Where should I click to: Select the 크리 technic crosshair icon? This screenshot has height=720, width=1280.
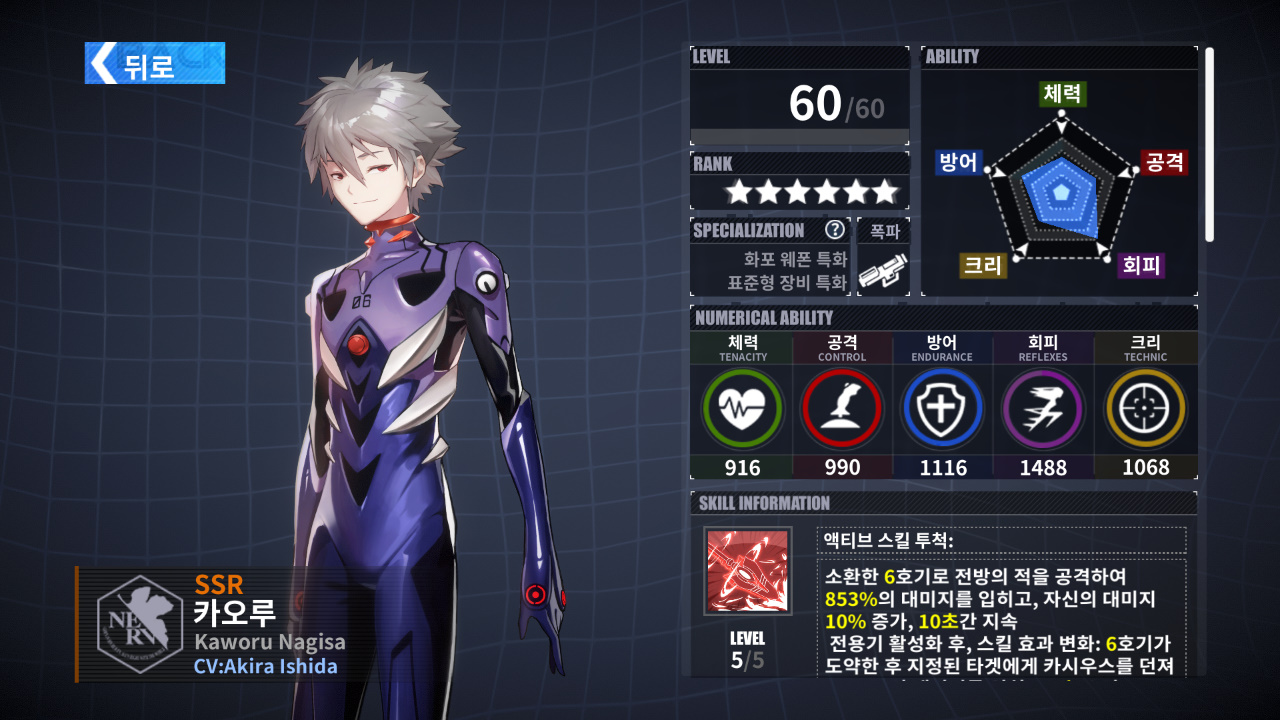point(1145,408)
